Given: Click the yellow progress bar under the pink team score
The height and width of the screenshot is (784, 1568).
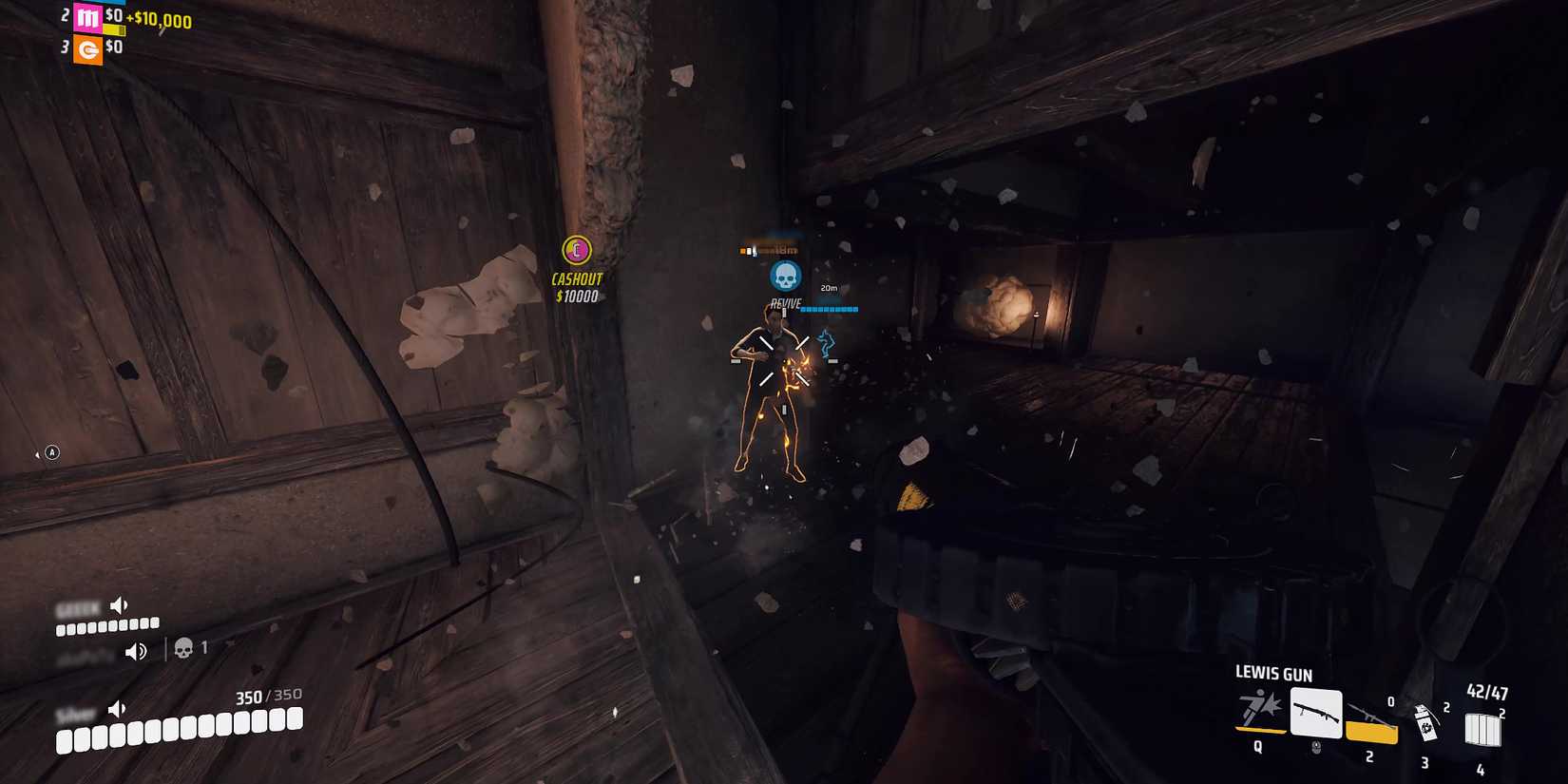Looking at the screenshot, I should click(114, 29).
